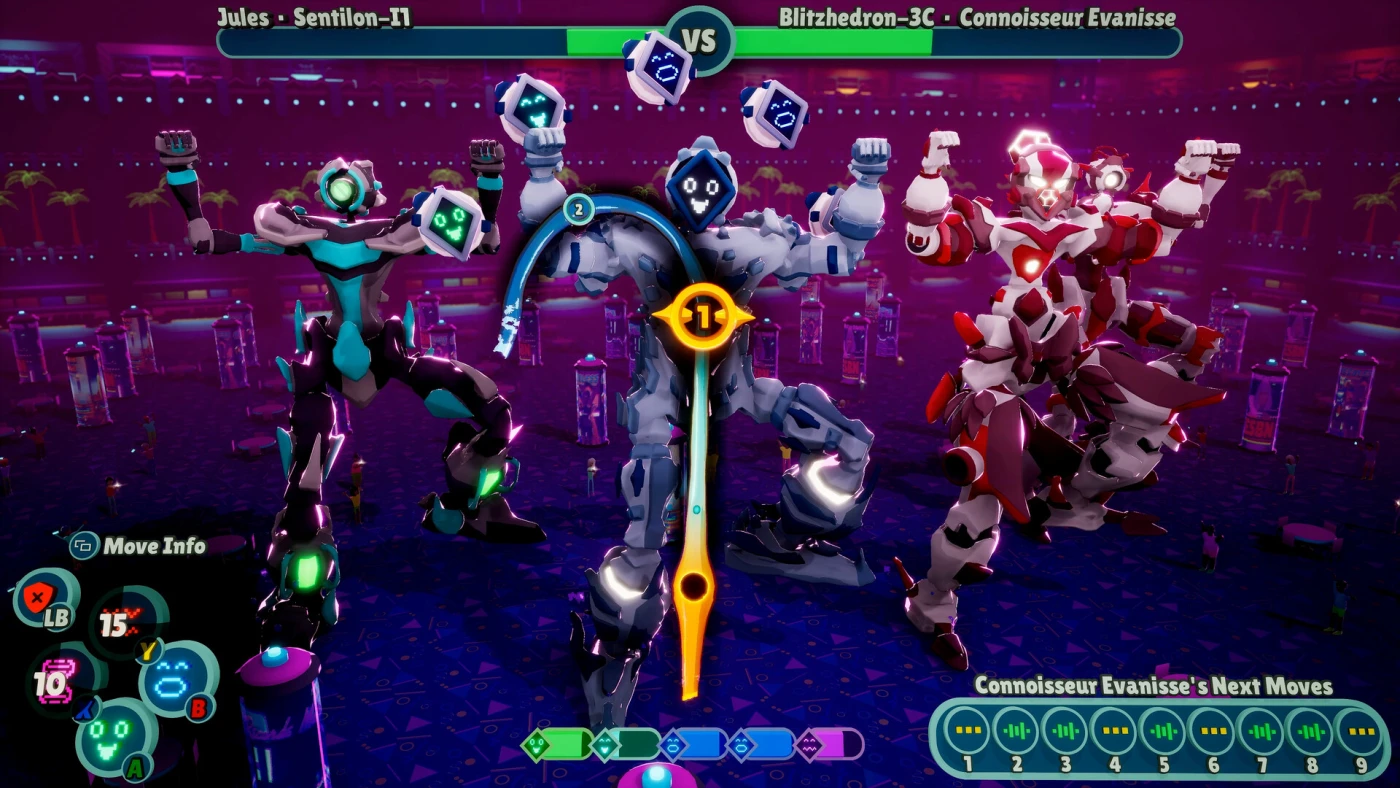Inspect Evanisse's next move number 2
Screen dimensions: 1400x788
click(x=1016, y=731)
